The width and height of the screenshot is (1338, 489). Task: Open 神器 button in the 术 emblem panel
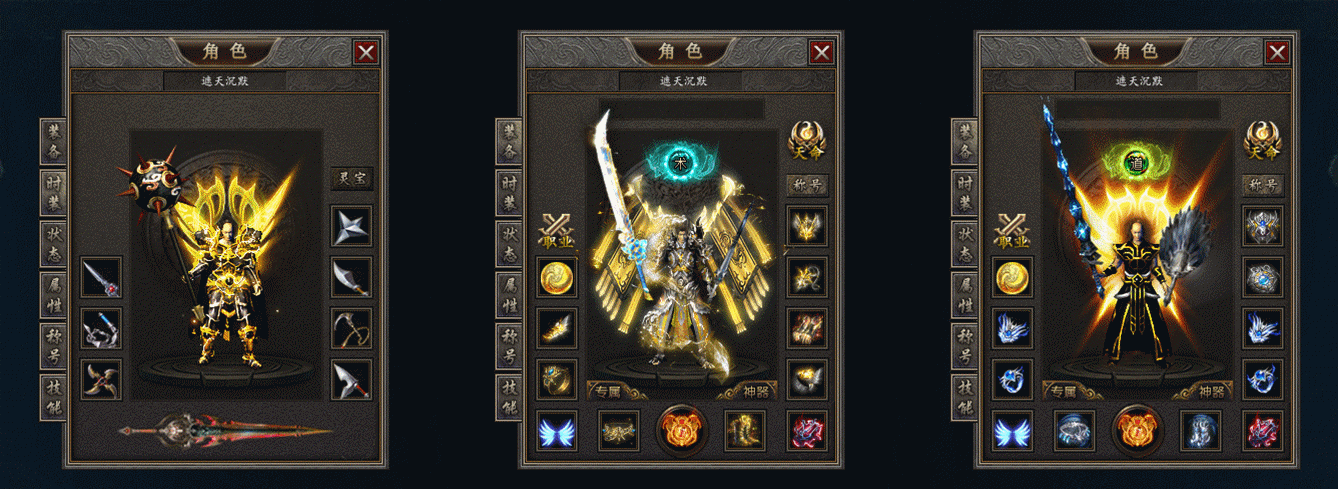pos(755,392)
